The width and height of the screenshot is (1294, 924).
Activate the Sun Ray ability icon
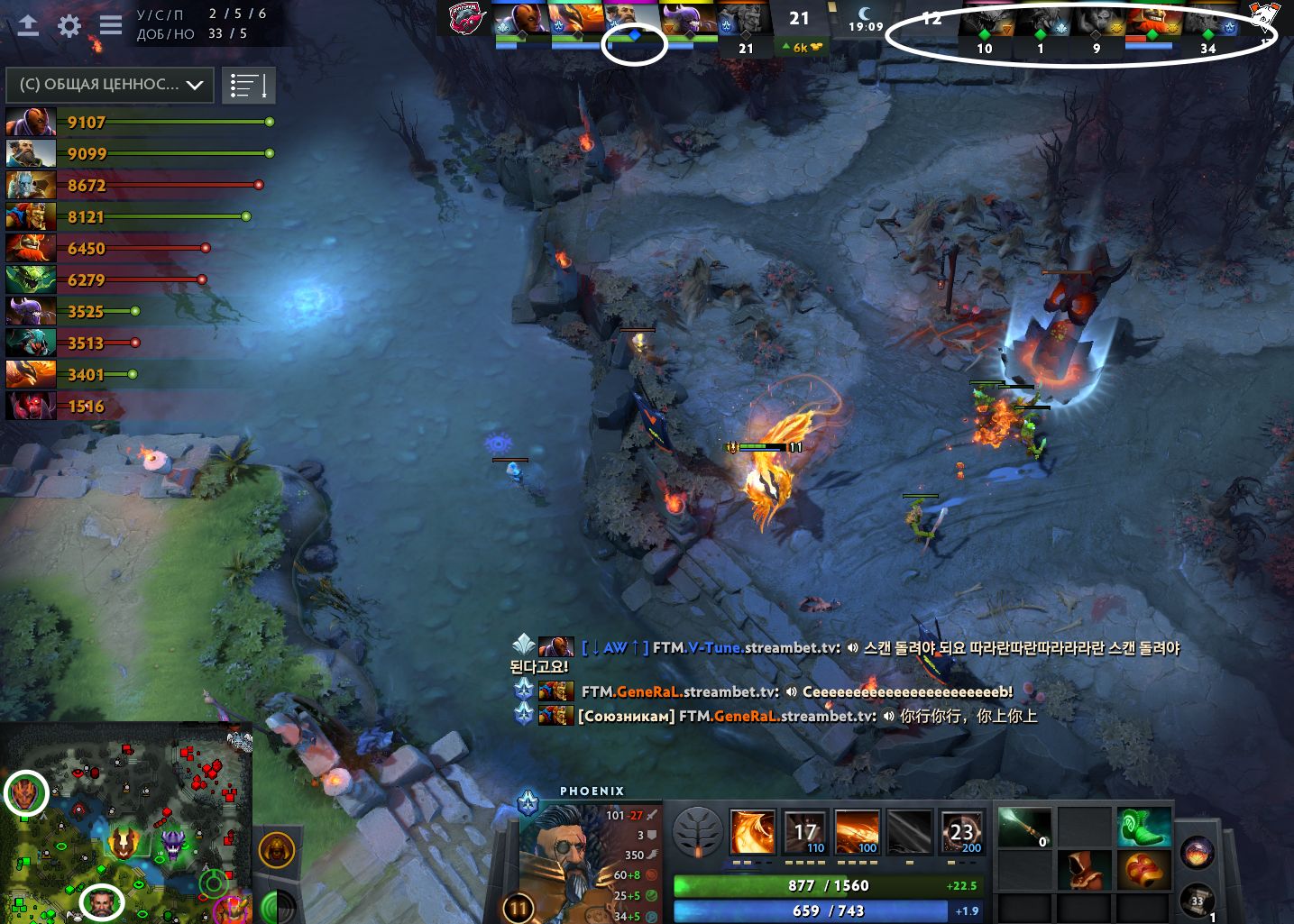pos(857,831)
